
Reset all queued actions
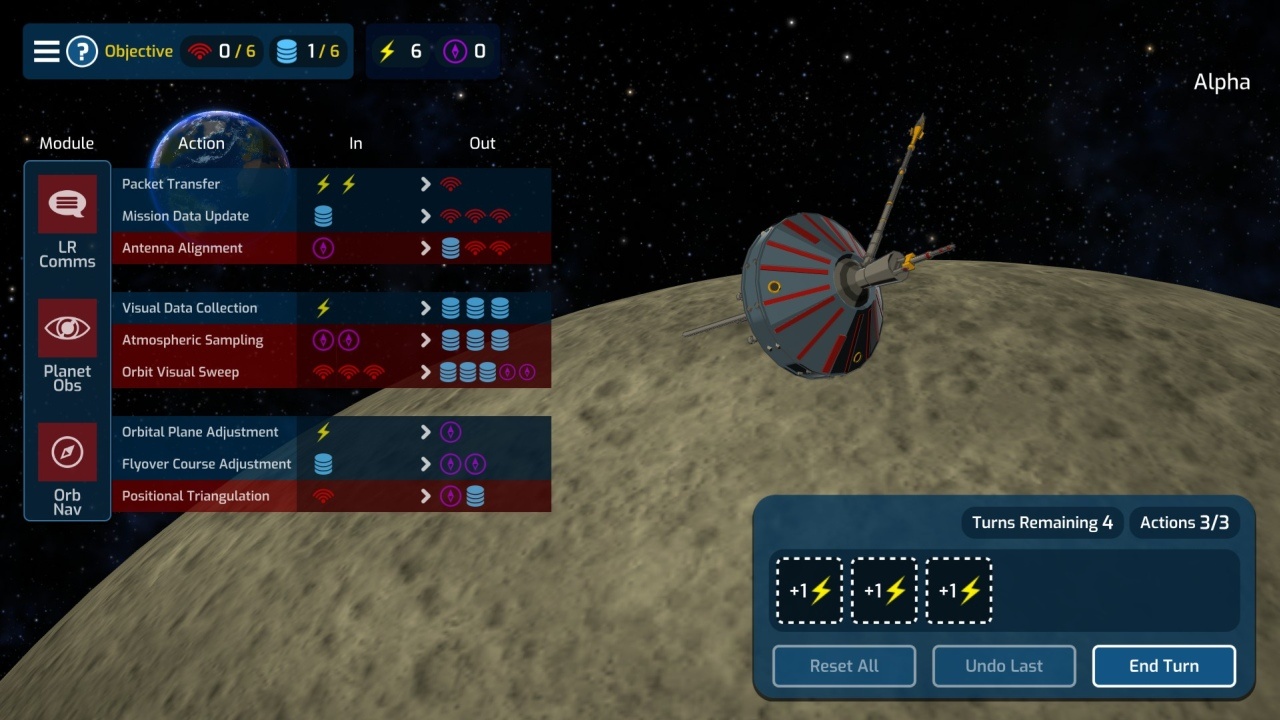coord(843,666)
